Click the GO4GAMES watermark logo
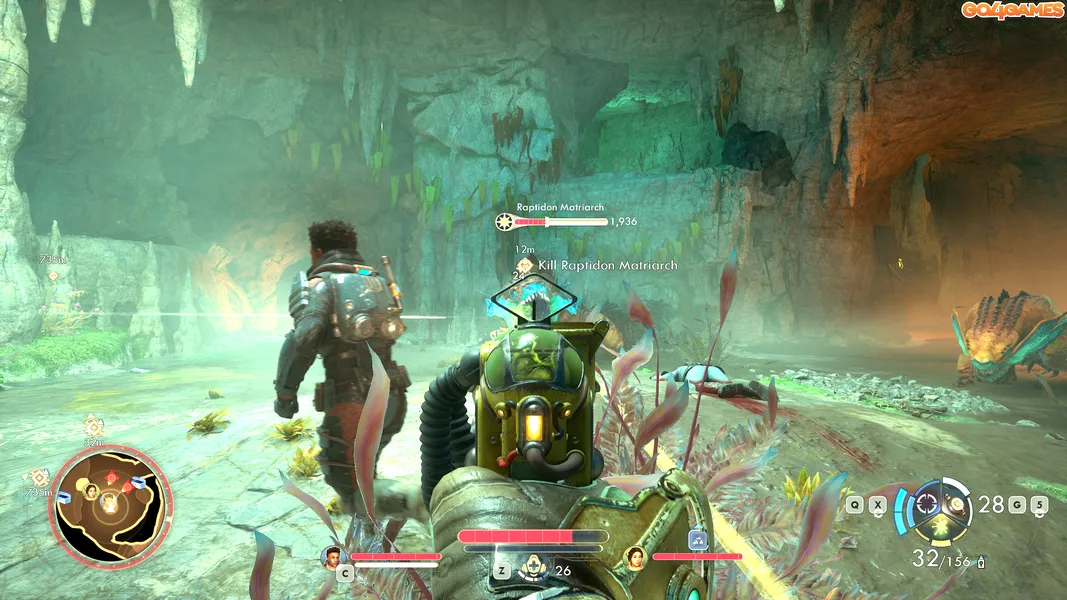The width and height of the screenshot is (1067, 600). (1012, 11)
